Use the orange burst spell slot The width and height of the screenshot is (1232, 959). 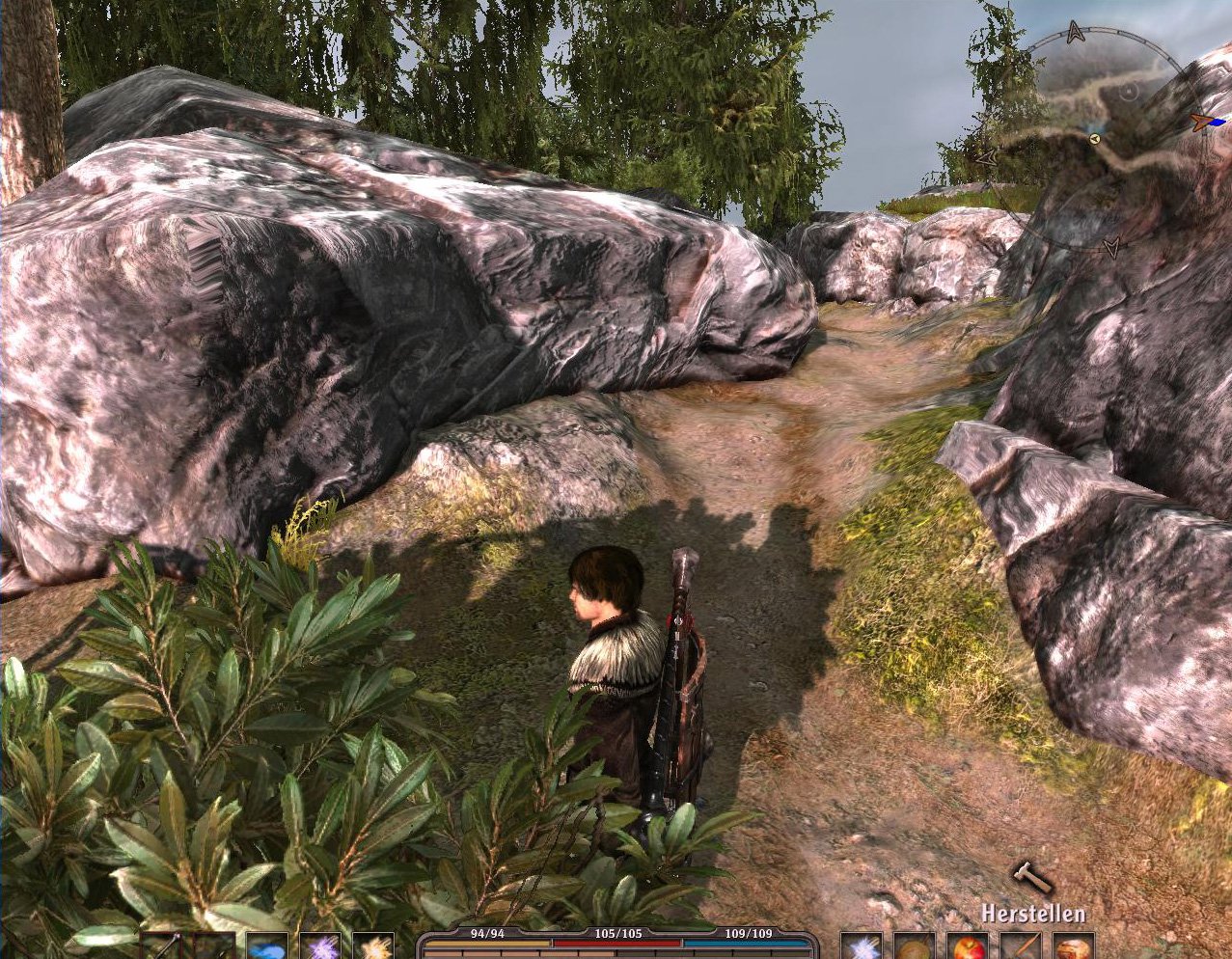tap(372, 947)
